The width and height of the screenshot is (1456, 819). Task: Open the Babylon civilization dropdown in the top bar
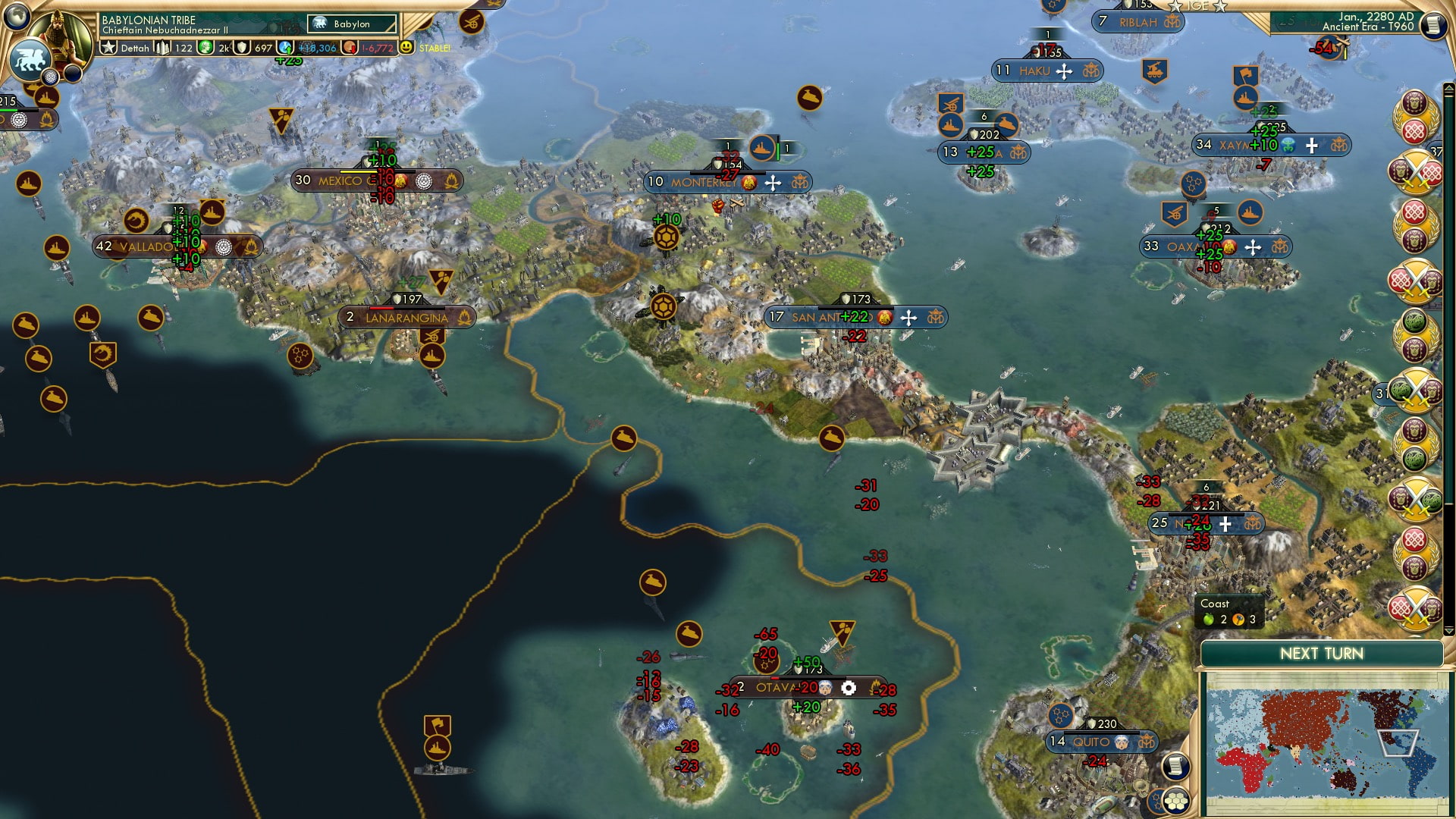[351, 24]
